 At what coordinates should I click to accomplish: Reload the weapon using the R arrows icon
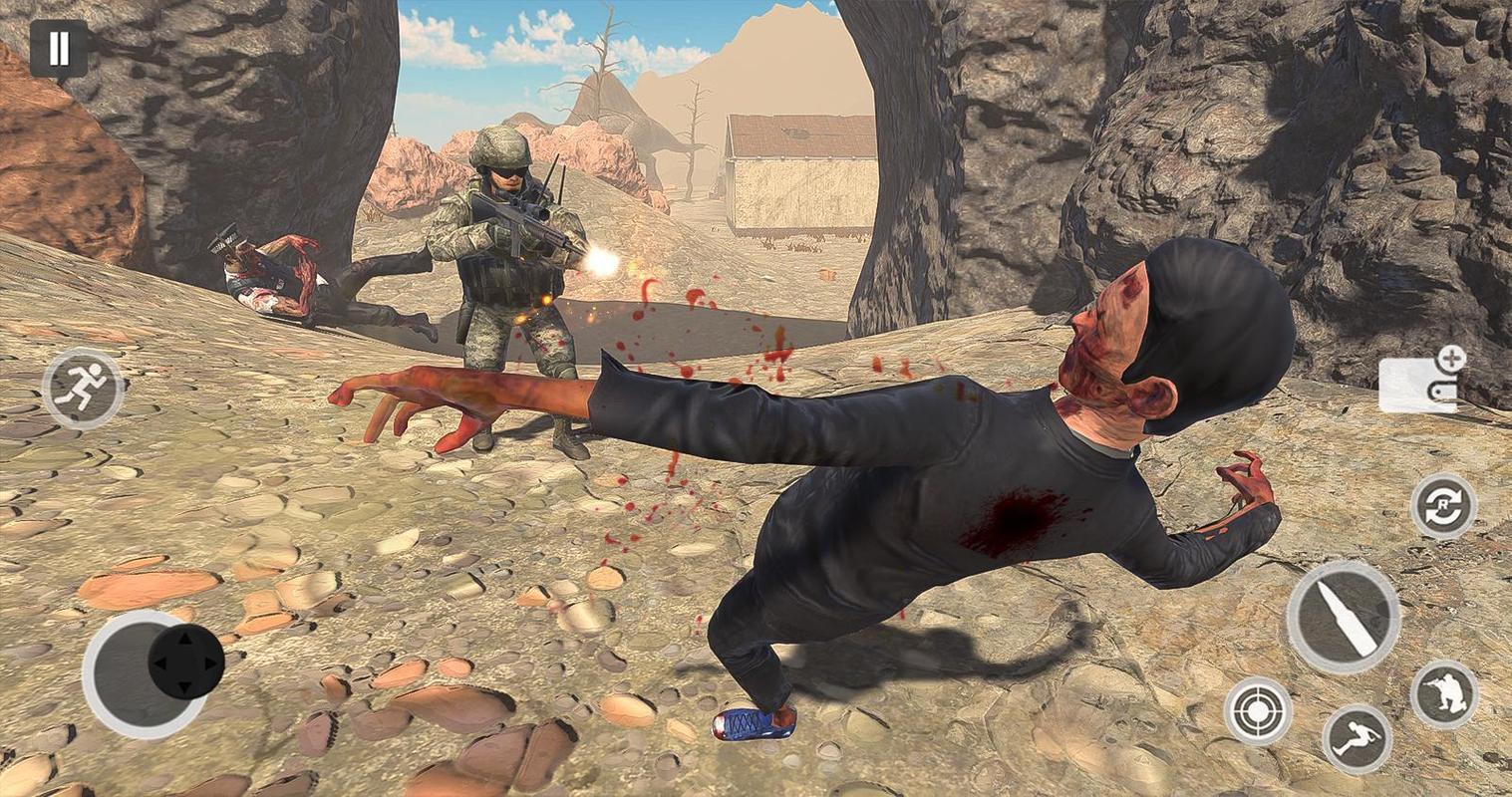[1443, 506]
